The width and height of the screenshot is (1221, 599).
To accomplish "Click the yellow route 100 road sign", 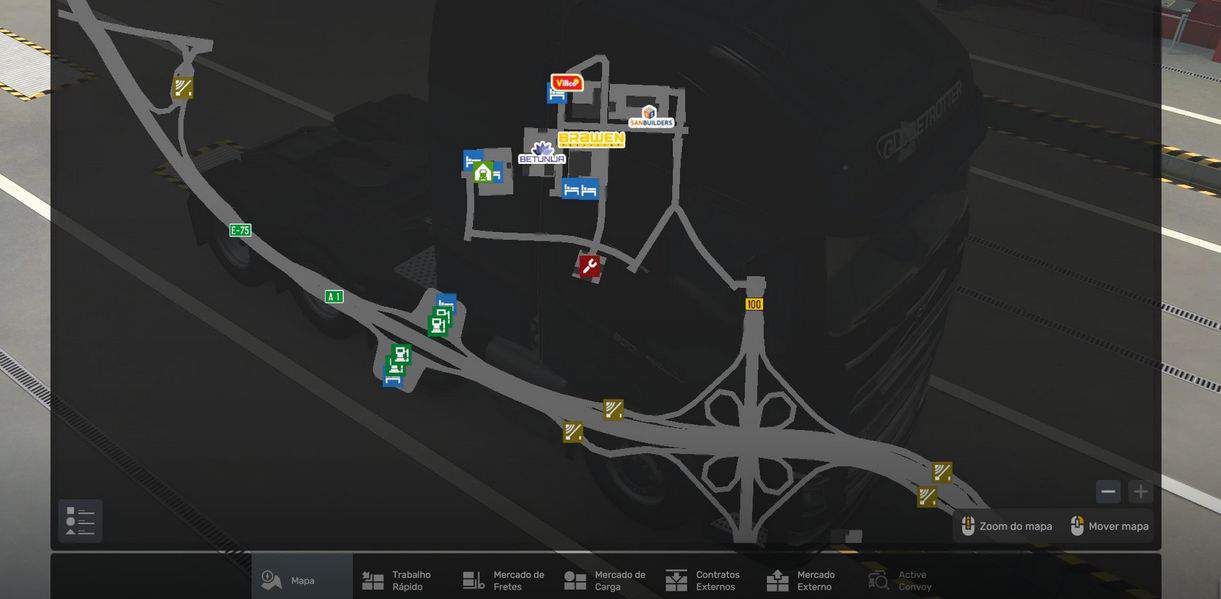I will click(x=754, y=304).
